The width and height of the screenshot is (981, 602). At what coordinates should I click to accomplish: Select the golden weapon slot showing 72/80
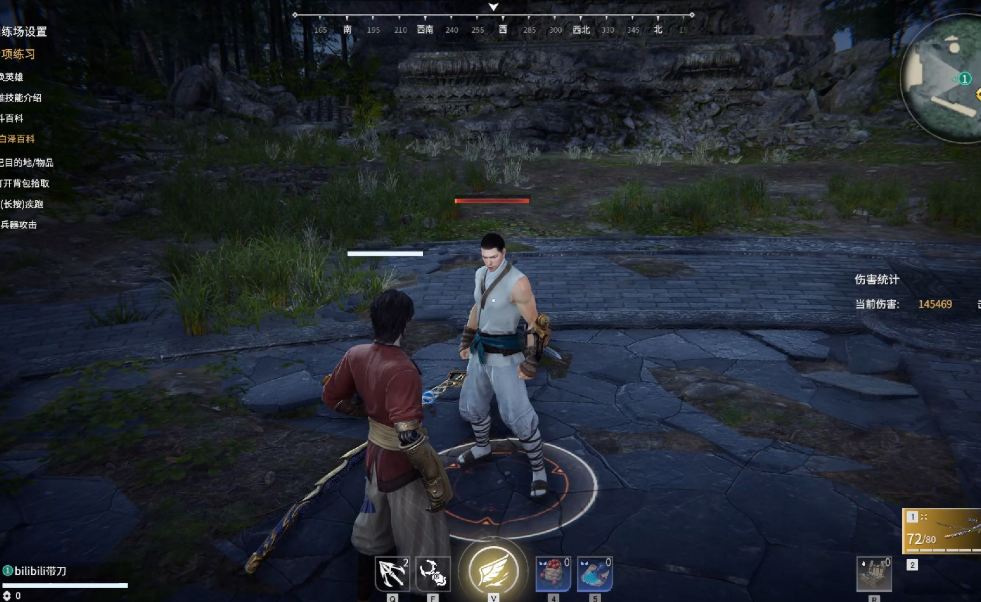(942, 532)
